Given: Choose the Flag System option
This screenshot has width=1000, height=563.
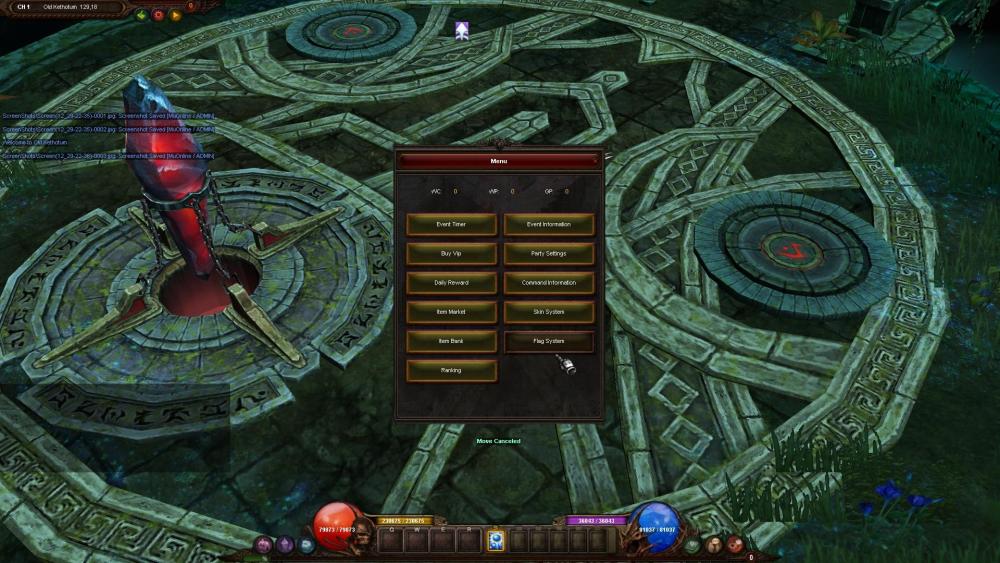Looking at the screenshot, I should click(548, 341).
